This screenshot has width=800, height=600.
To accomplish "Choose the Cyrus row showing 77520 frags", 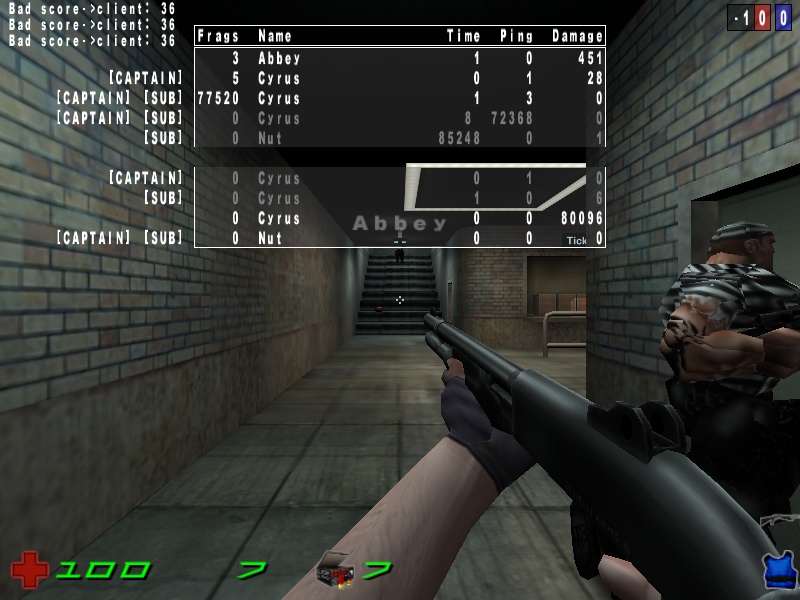I will click(x=400, y=98).
